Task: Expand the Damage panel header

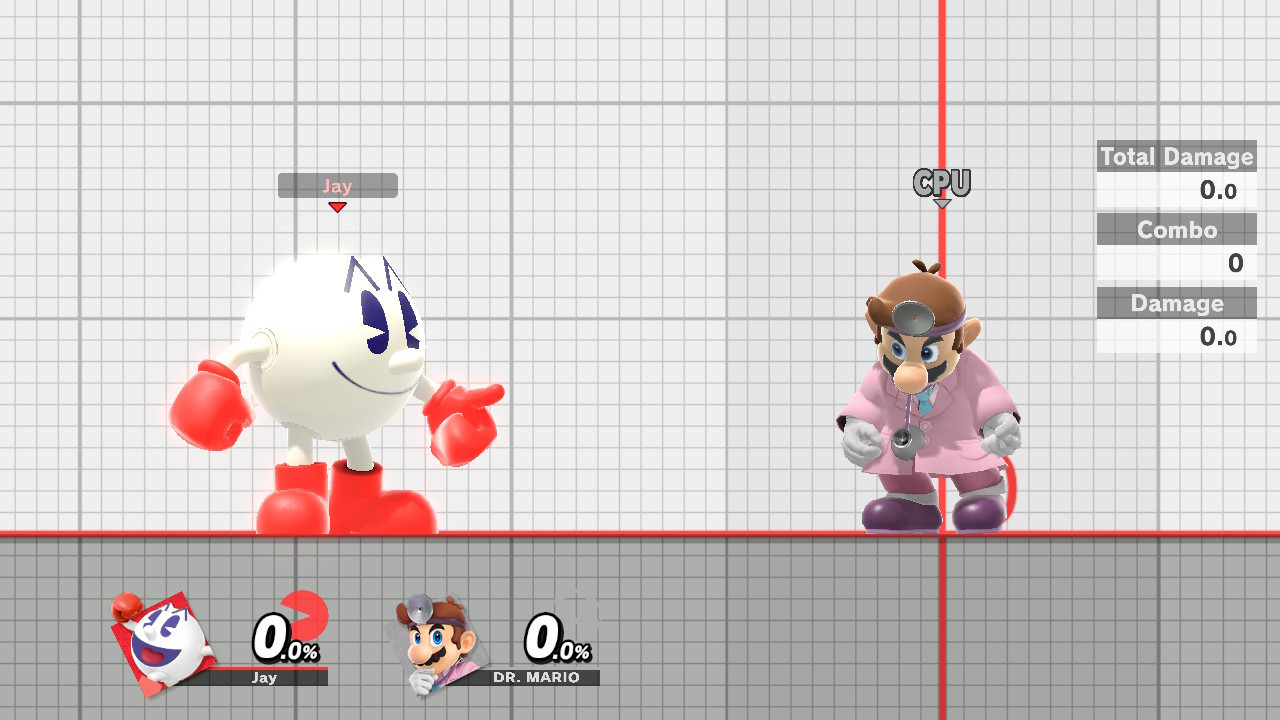Action: [x=1176, y=304]
